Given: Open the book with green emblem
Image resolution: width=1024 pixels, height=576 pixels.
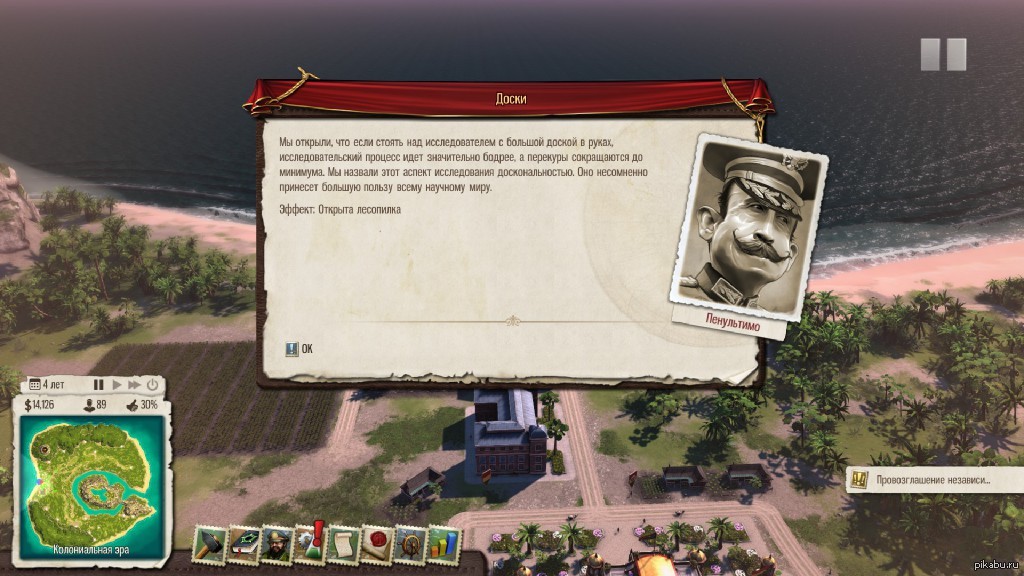Looking at the screenshot, I should (243, 542).
